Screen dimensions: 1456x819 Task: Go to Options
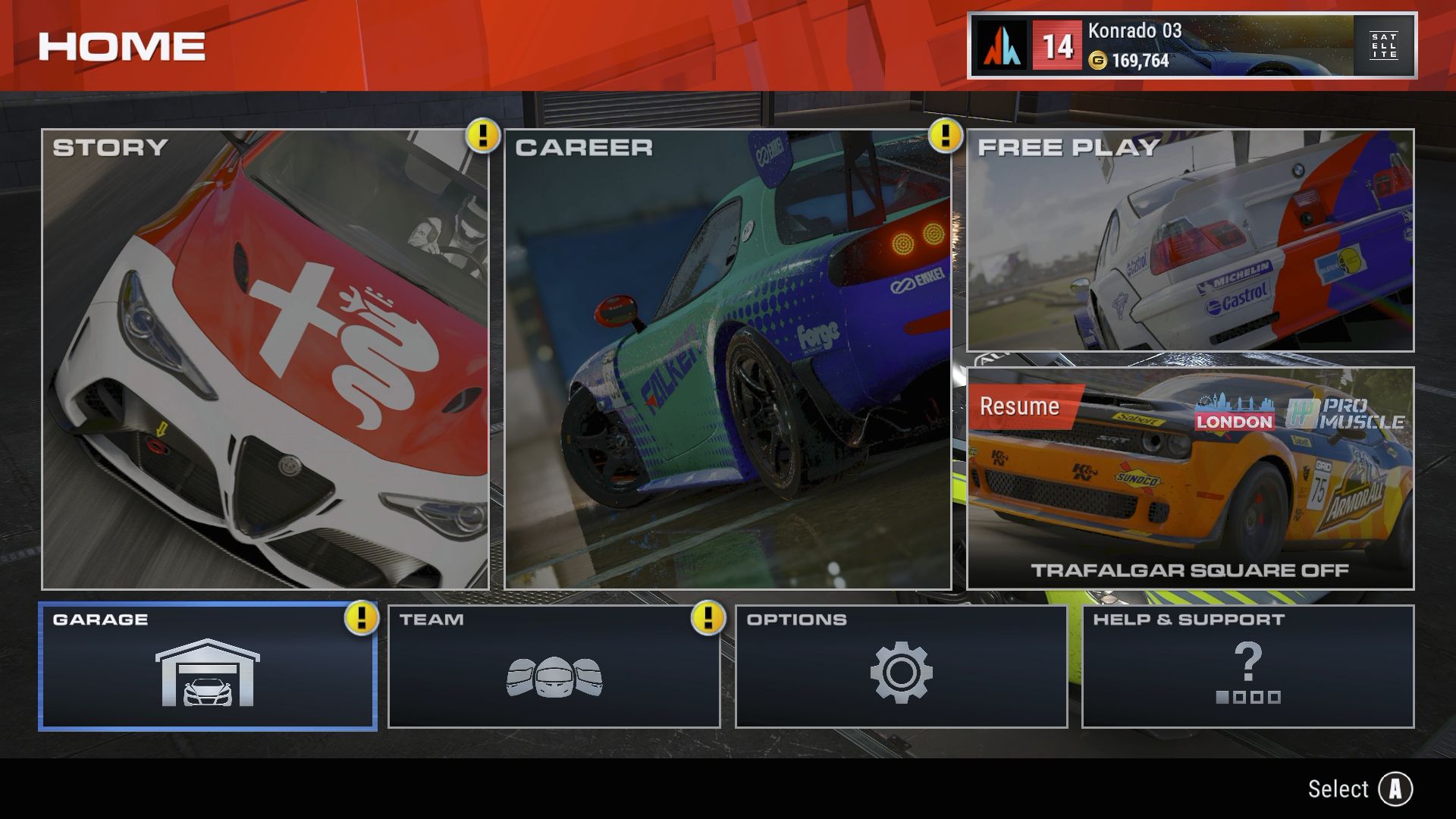901,667
